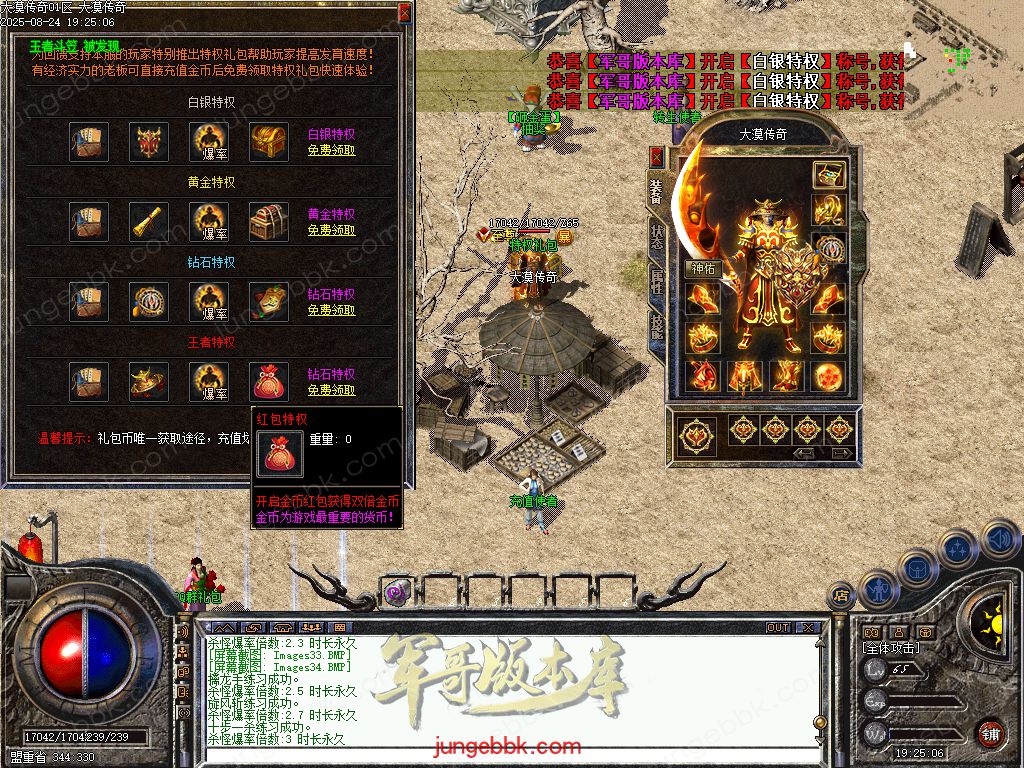Toggle sound with the speaker button
Image resolution: width=1024 pixels, height=768 pixels.
1000,540
